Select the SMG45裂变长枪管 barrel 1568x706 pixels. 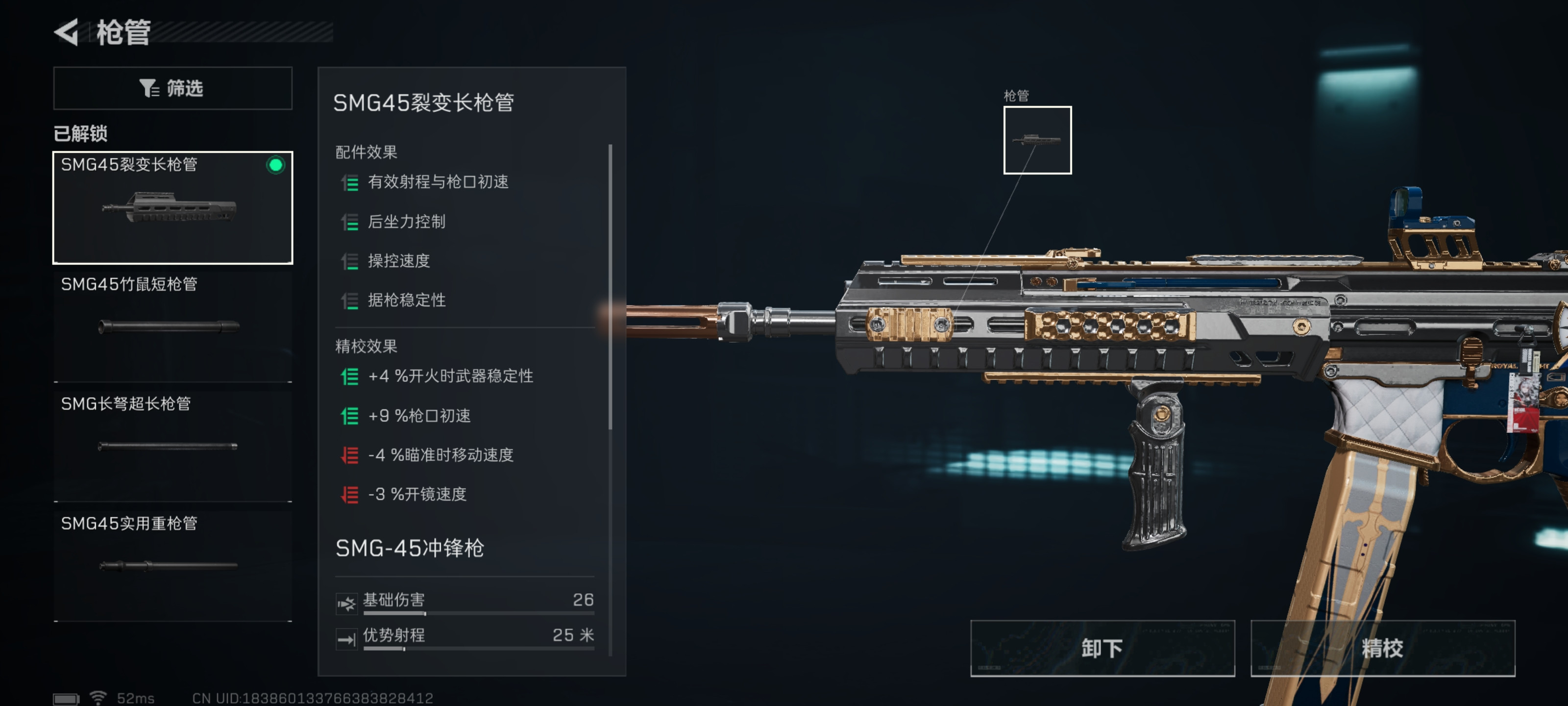click(173, 208)
